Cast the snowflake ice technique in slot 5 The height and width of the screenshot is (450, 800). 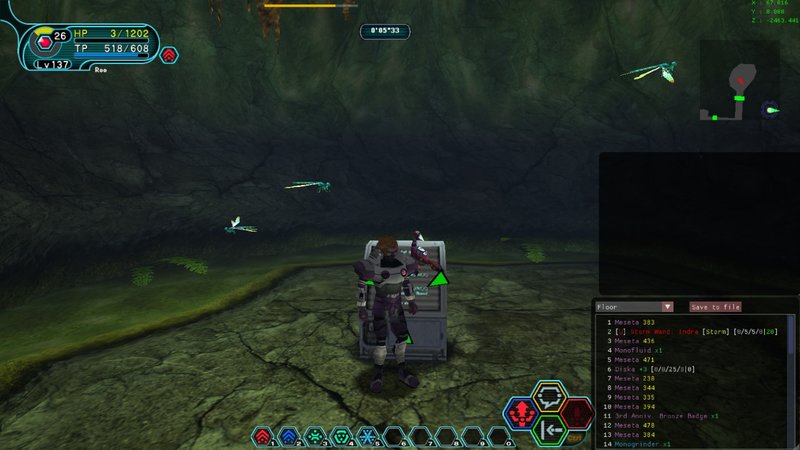tap(367, 436)
